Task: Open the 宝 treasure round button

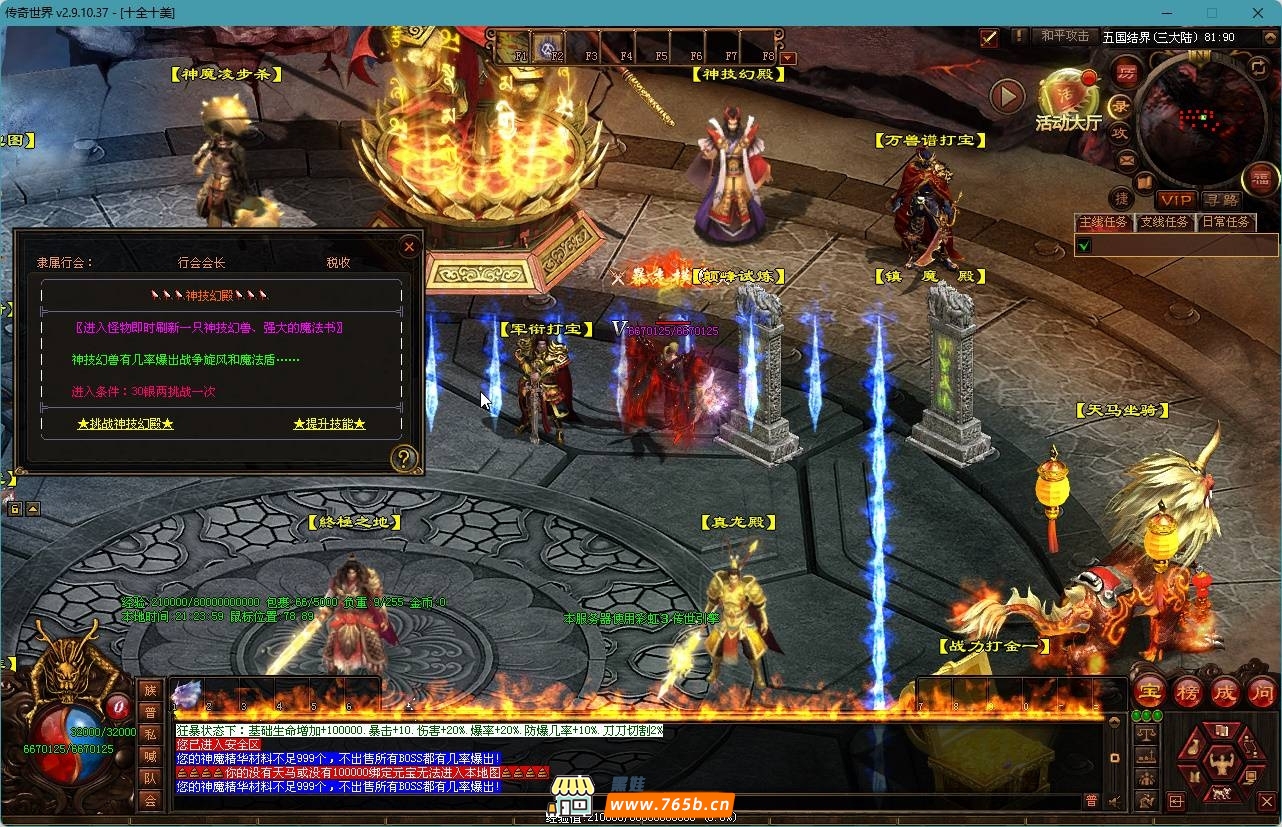Action: click(x=1149, y=691)
